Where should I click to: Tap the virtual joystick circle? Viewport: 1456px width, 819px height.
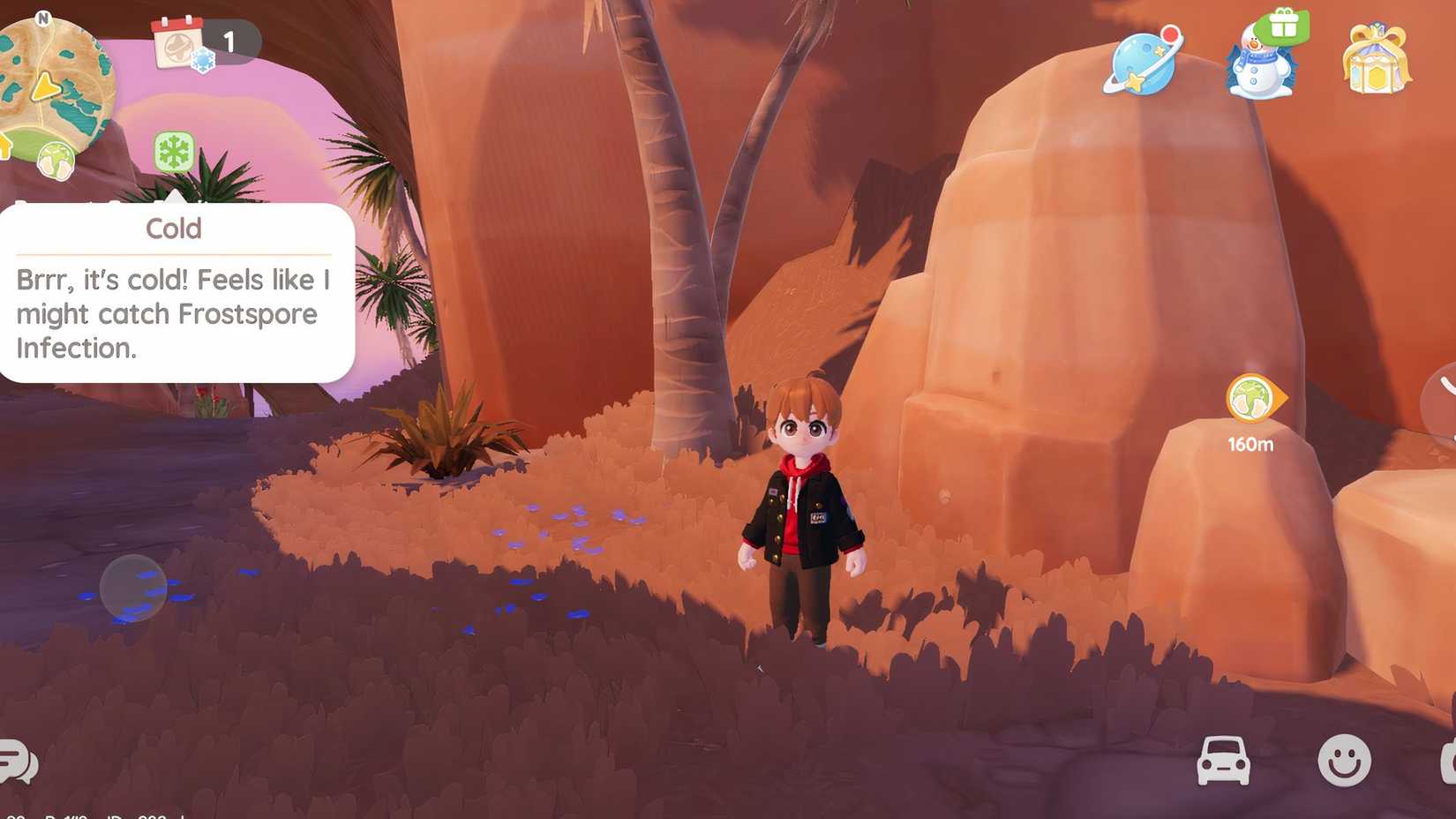click(x=131, y=588)
